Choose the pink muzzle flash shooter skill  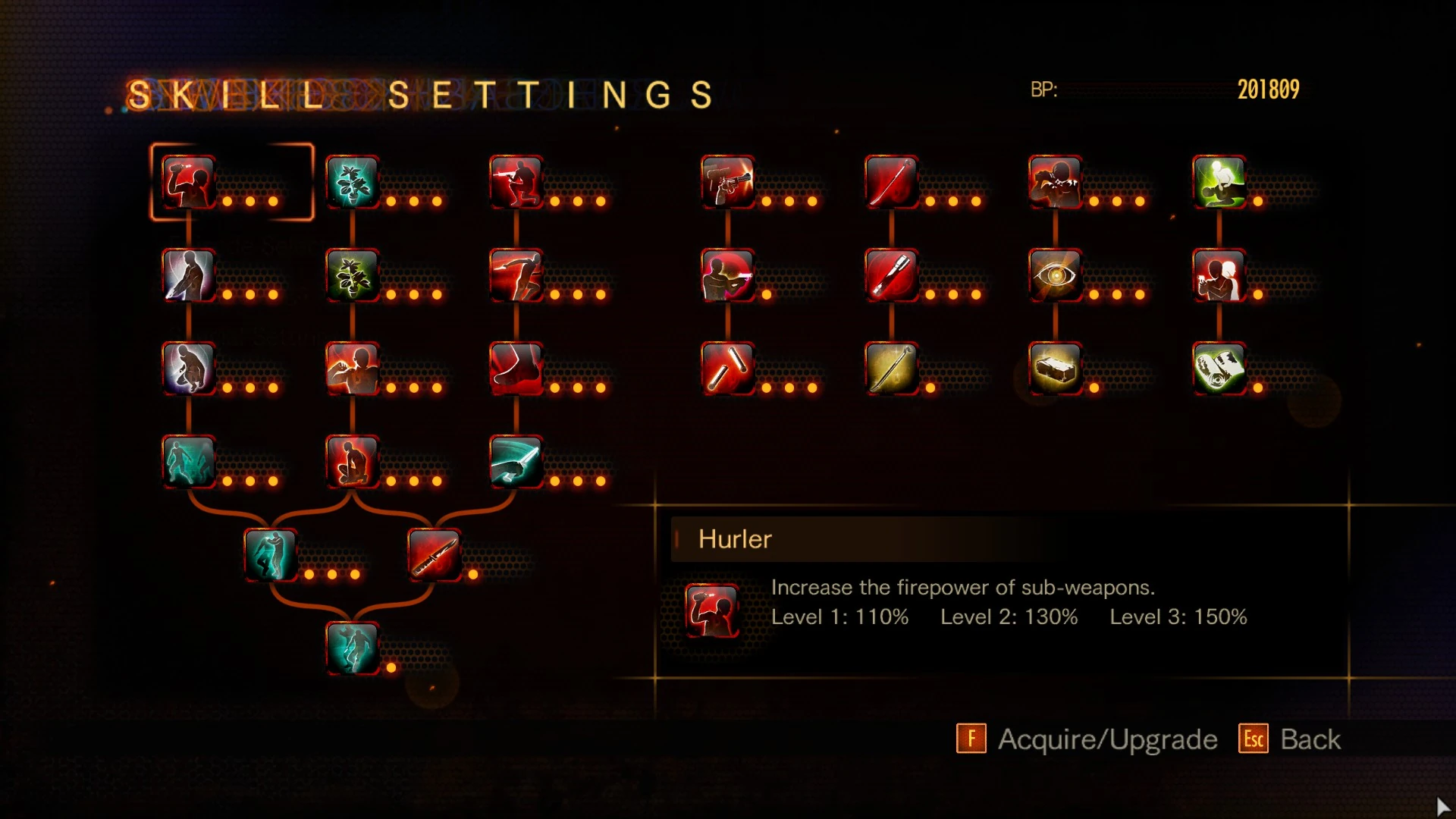pos(727,275)
